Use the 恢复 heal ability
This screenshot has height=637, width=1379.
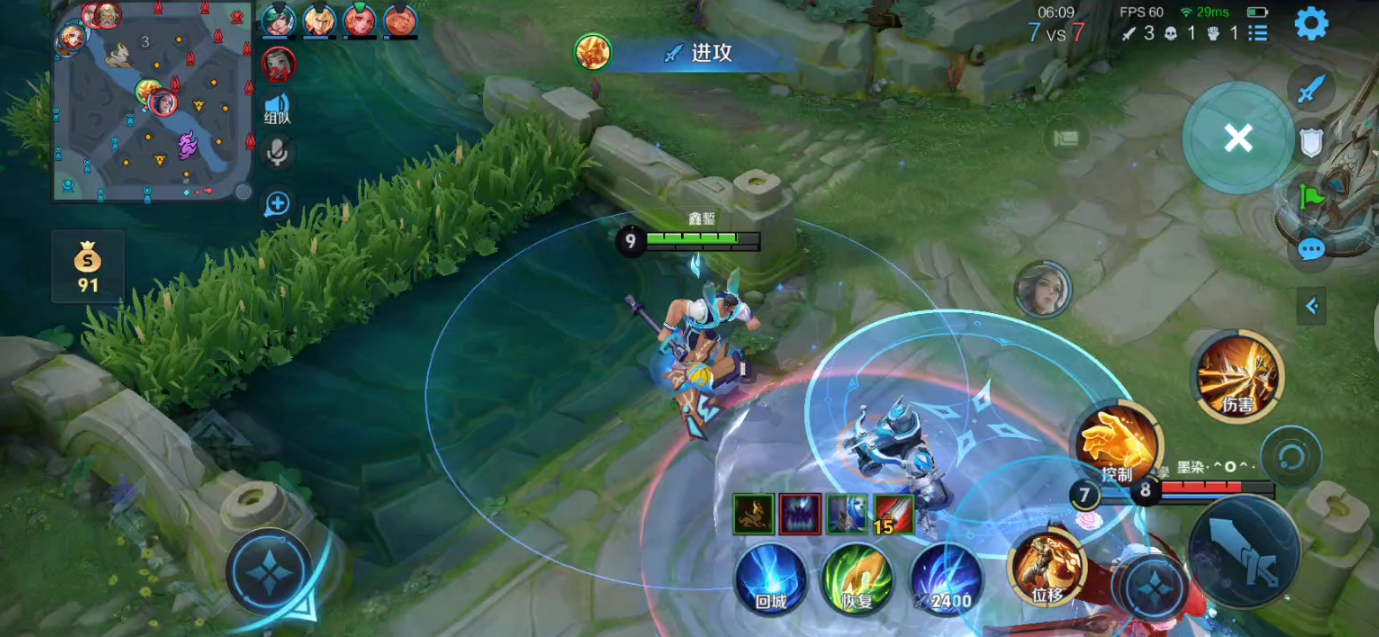(x=857, y=578)
